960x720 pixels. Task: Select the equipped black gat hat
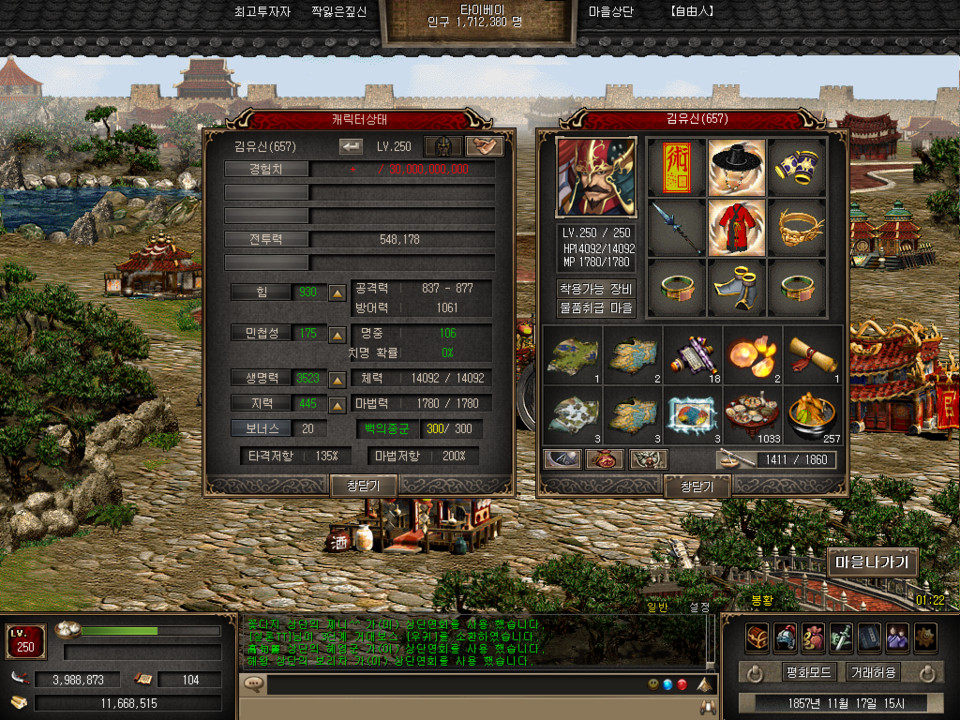pos(737,166)
